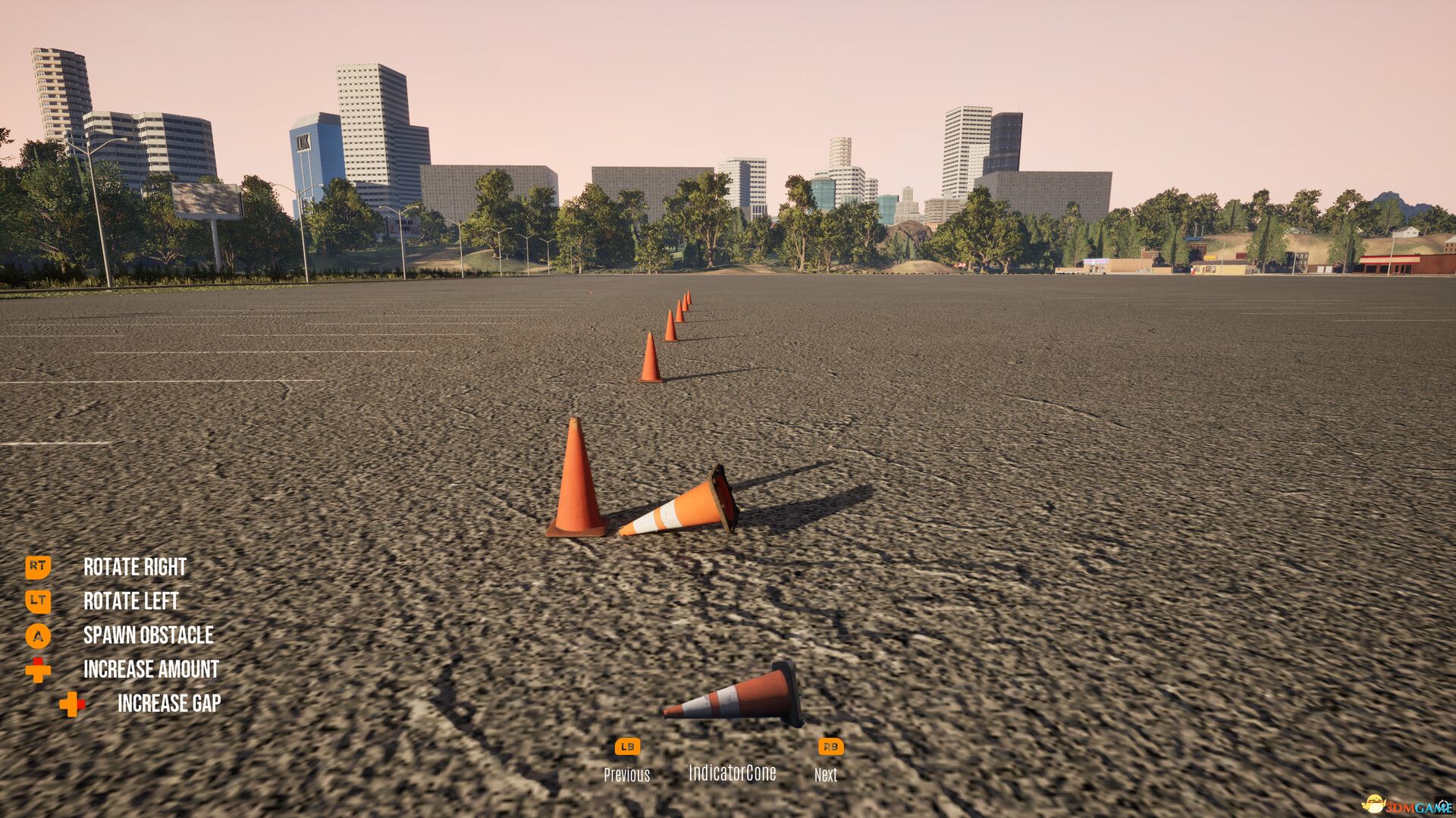Click Next to cycle obstacle forward
1456x818 pixels.
826,776
